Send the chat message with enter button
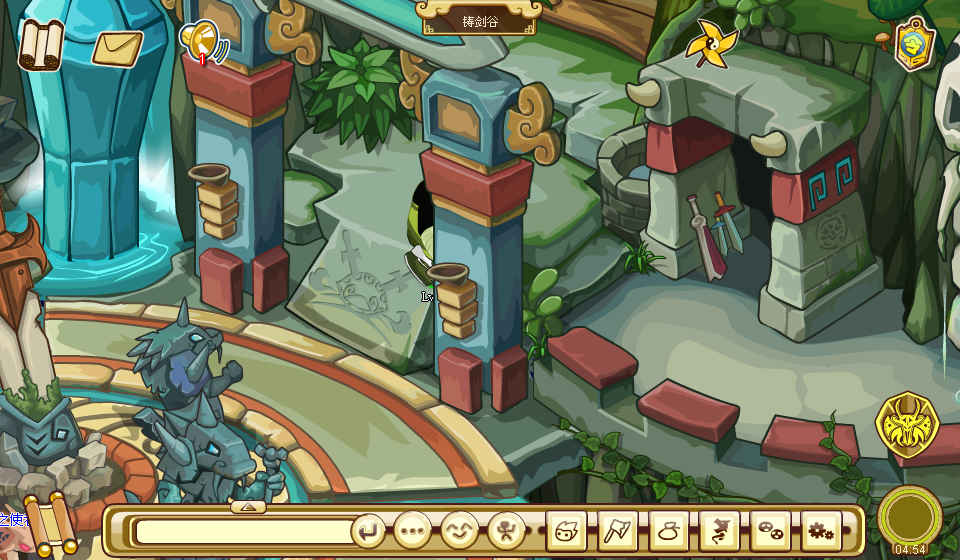Screen dimensions: 960x560 [x=369, y=530]
